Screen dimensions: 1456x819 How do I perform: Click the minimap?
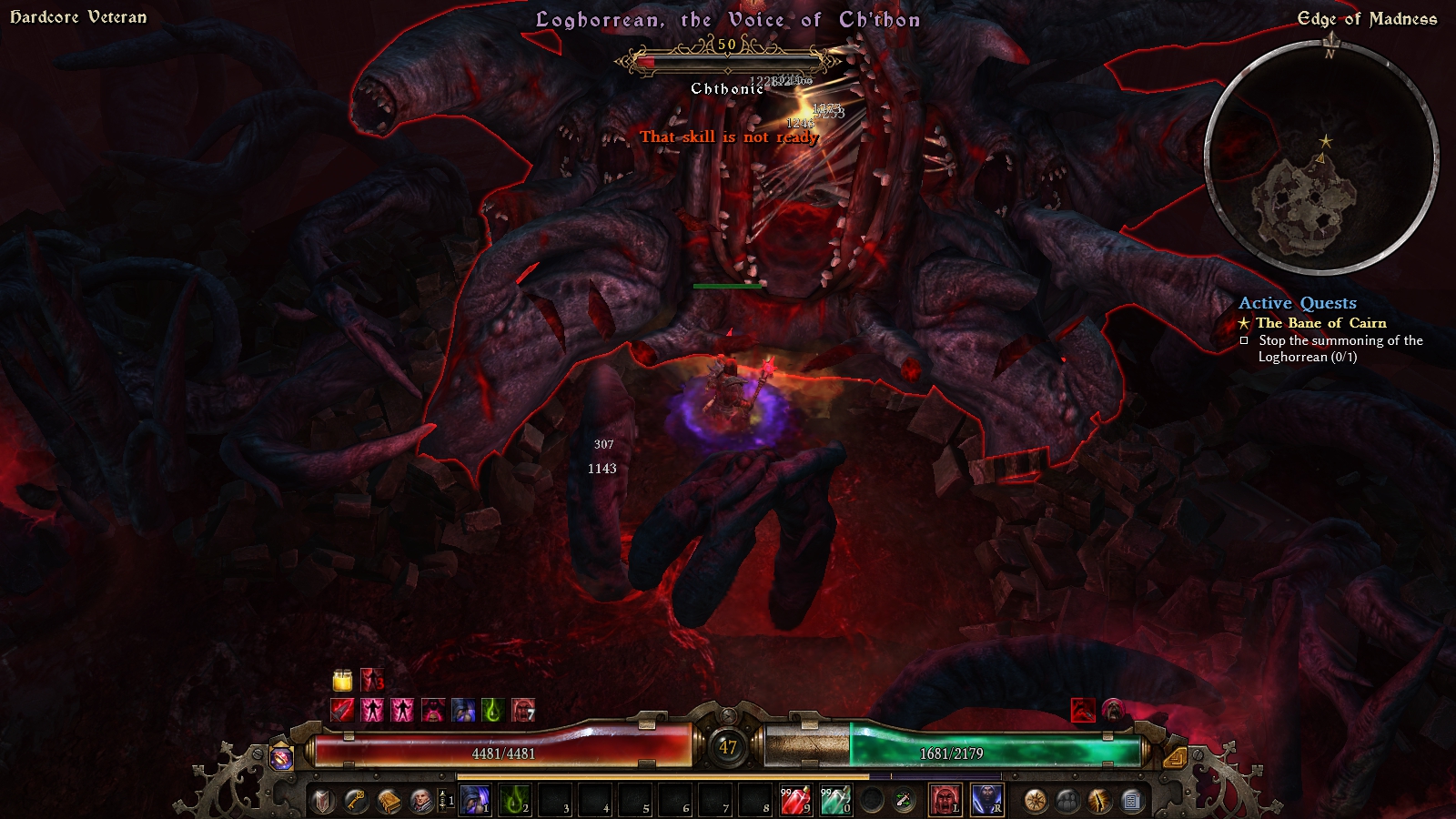pos(1321,158)
